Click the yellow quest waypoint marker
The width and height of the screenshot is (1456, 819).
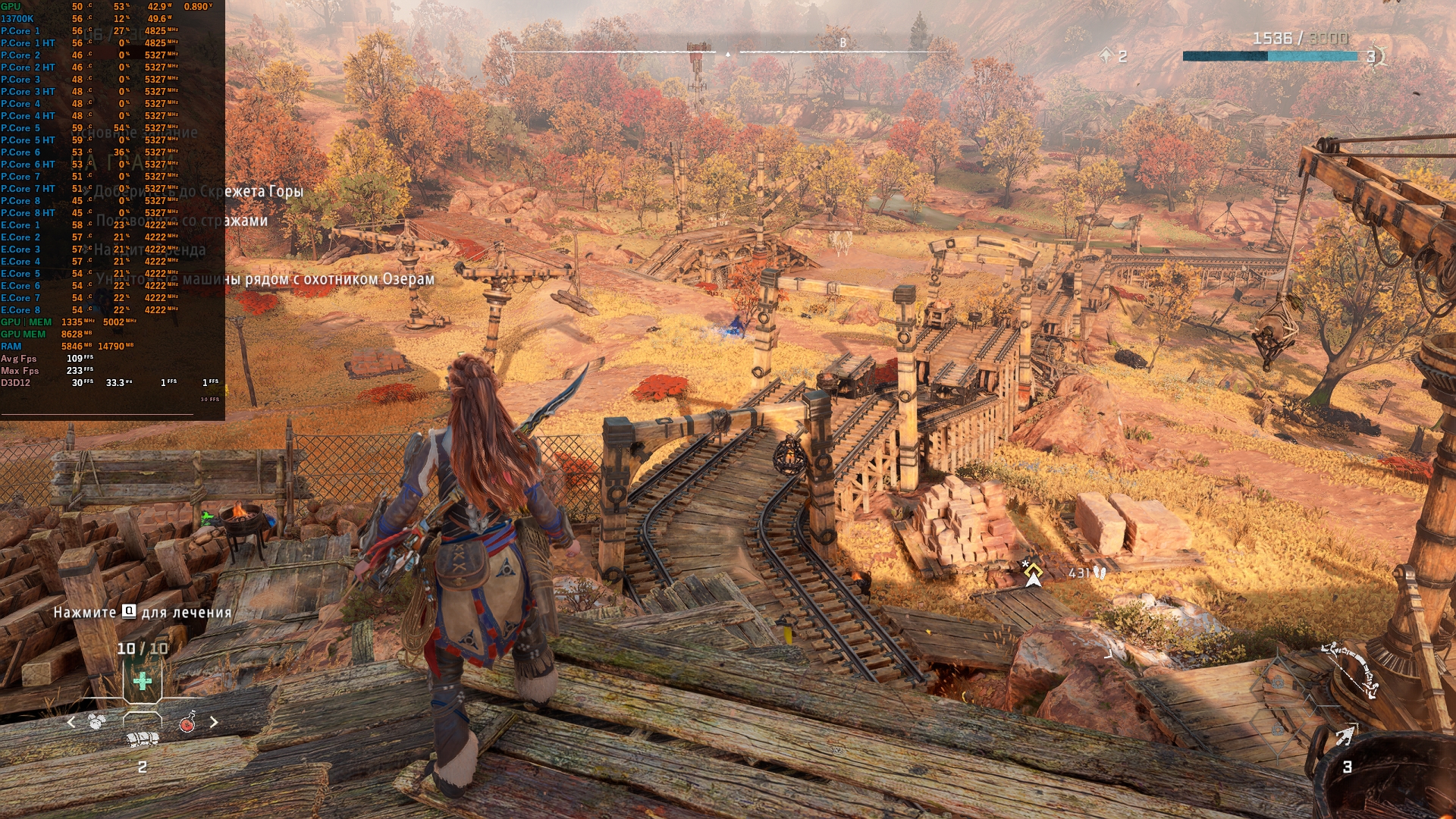[x=1032, y=573]
